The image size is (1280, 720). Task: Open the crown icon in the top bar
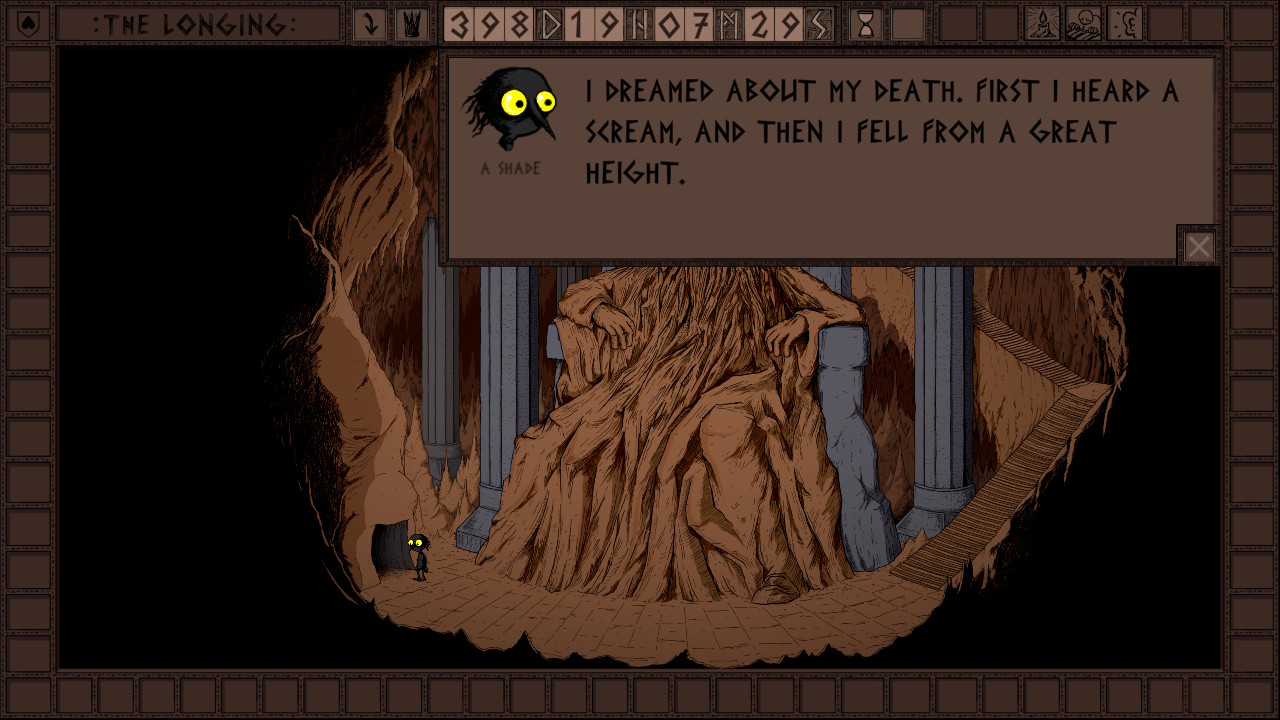tap(409, 24)
